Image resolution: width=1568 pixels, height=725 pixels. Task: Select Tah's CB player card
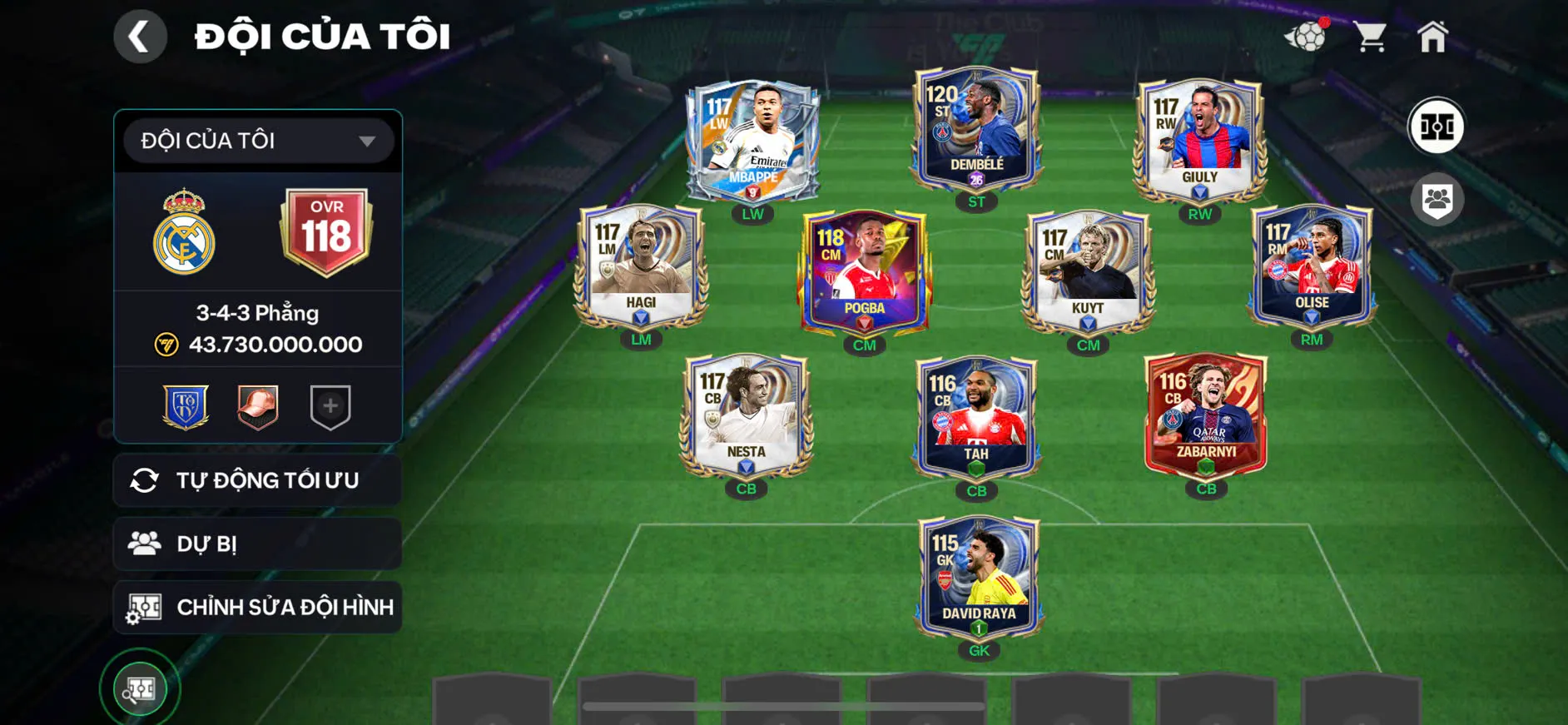pos(976,418)
